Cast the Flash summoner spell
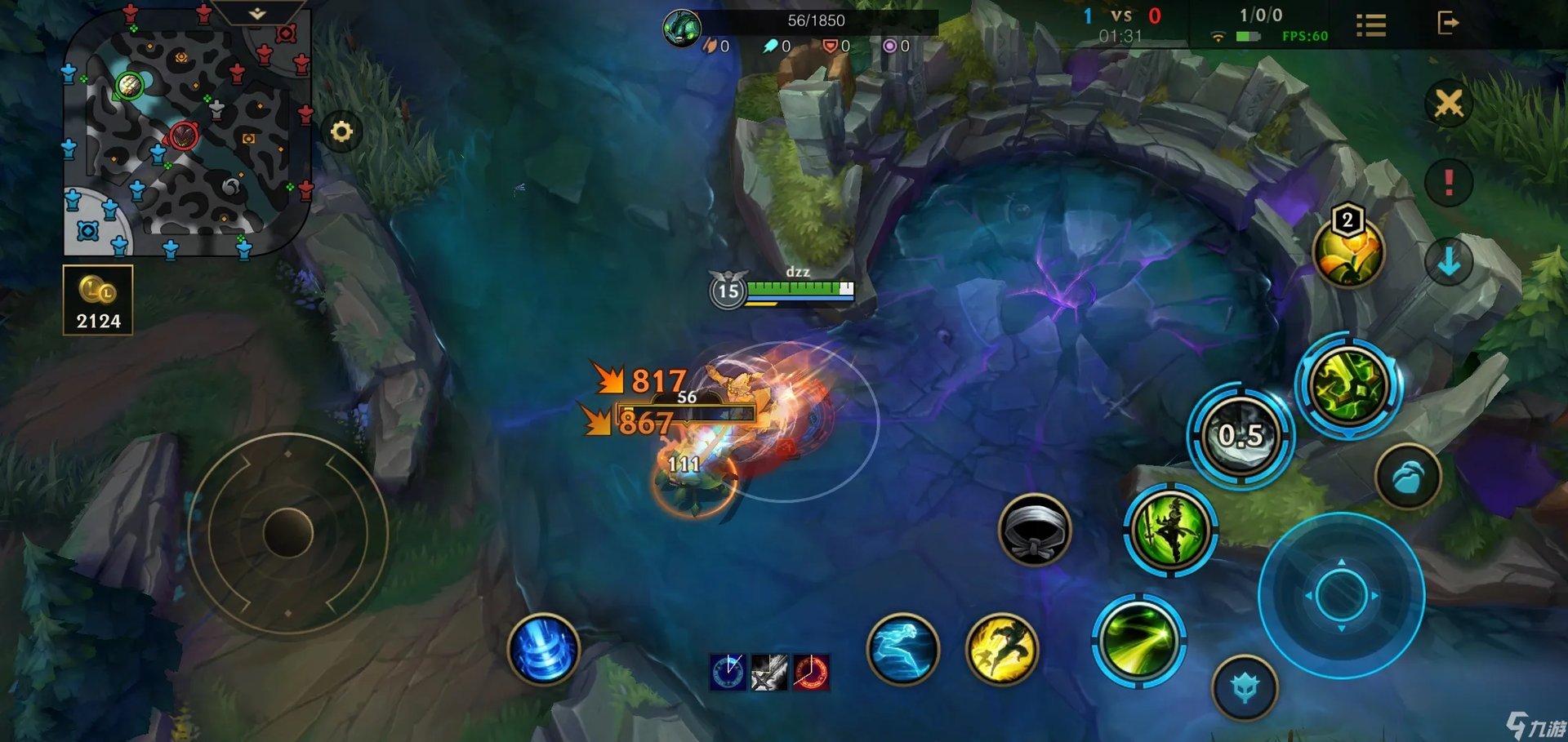 [1001, 650]
